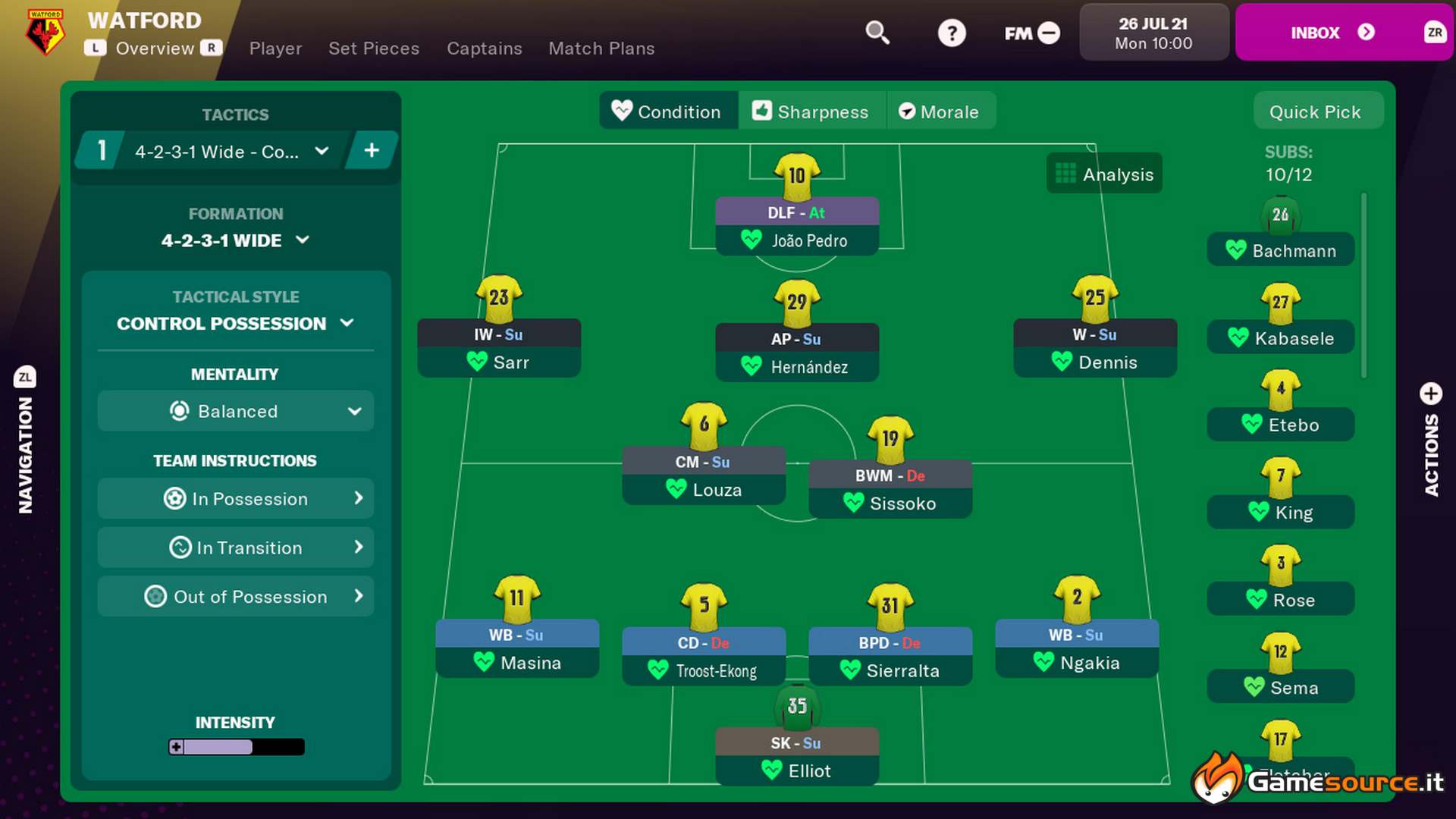Switch the squad view to Sharpness
This screenshot has height=819, width=1456.
[x=812, y=111]
